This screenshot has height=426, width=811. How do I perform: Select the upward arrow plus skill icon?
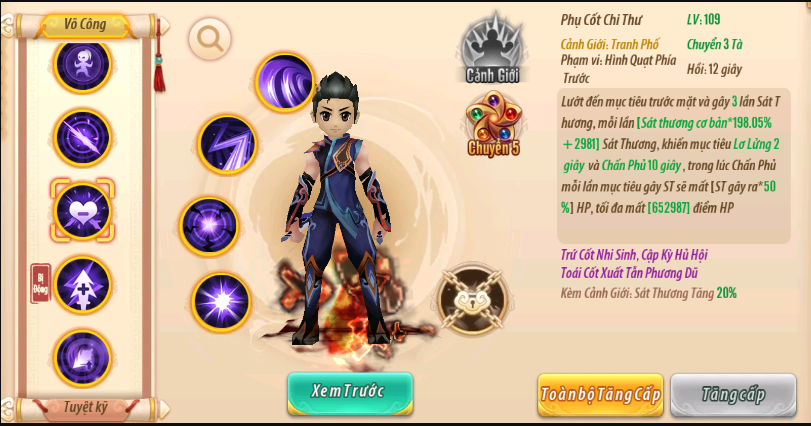[82, 284]
